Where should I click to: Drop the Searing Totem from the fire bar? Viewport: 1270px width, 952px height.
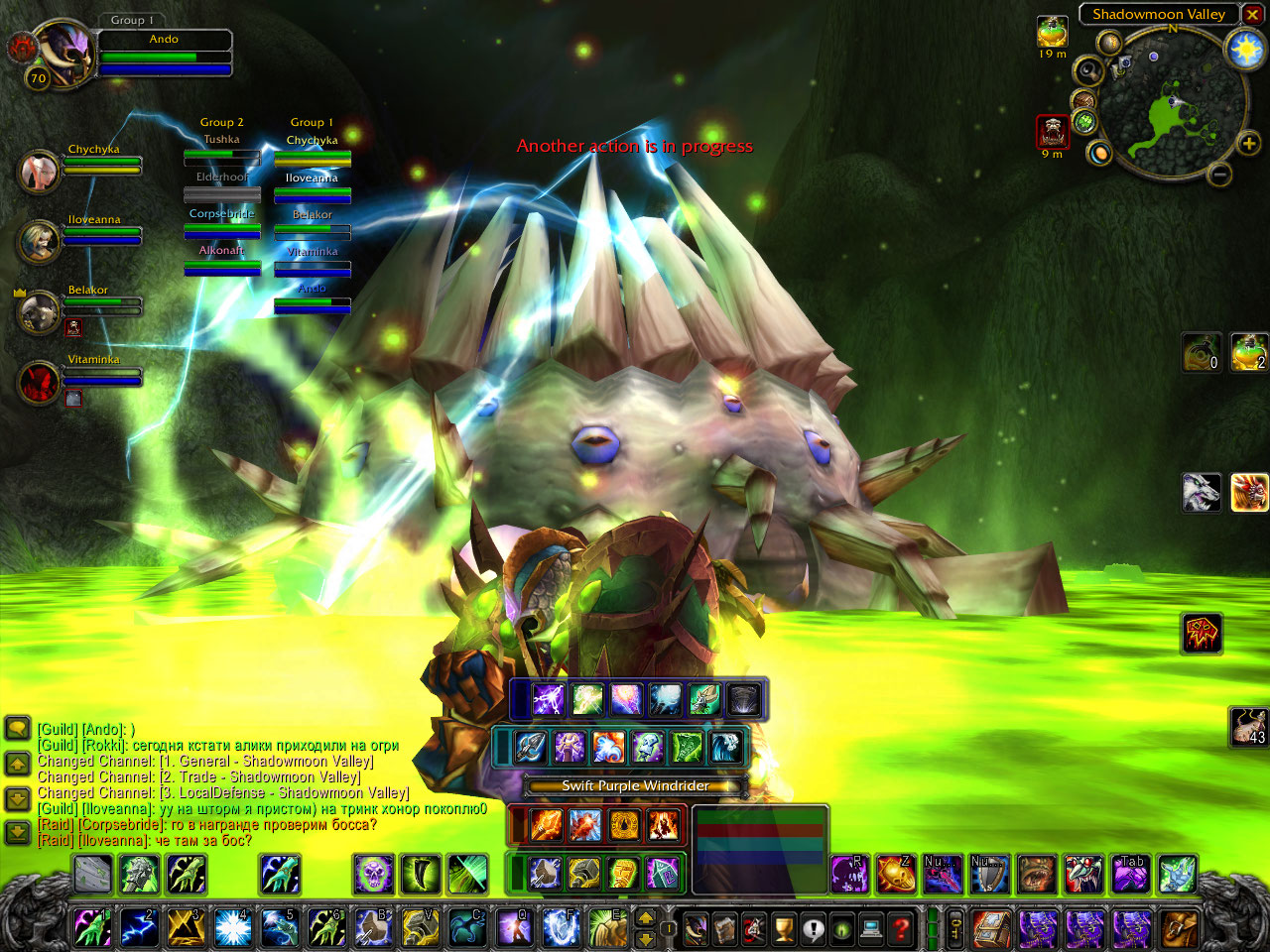[545, 824]
